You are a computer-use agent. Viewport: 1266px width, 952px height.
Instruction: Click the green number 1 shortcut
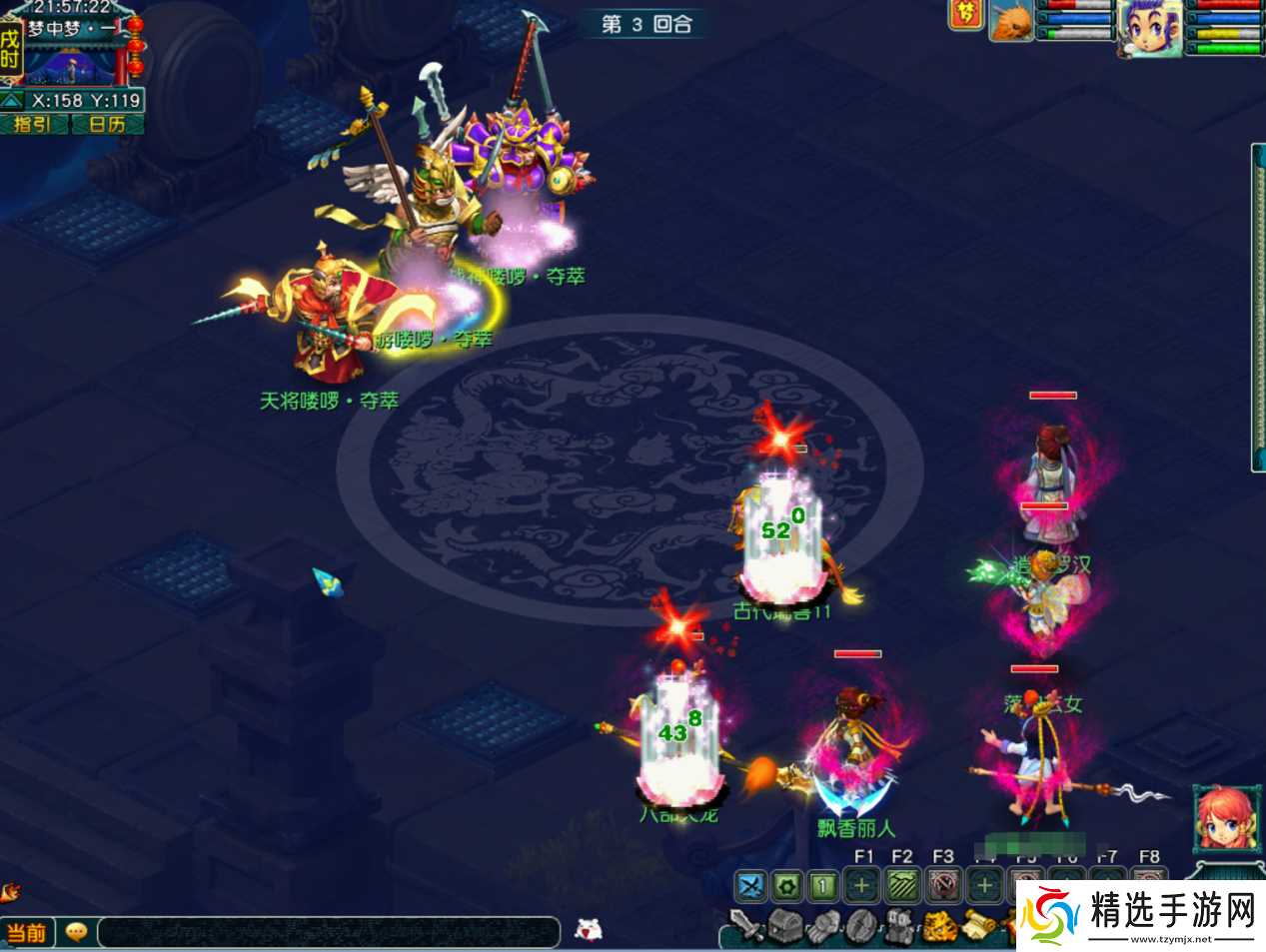coord(823,885)
